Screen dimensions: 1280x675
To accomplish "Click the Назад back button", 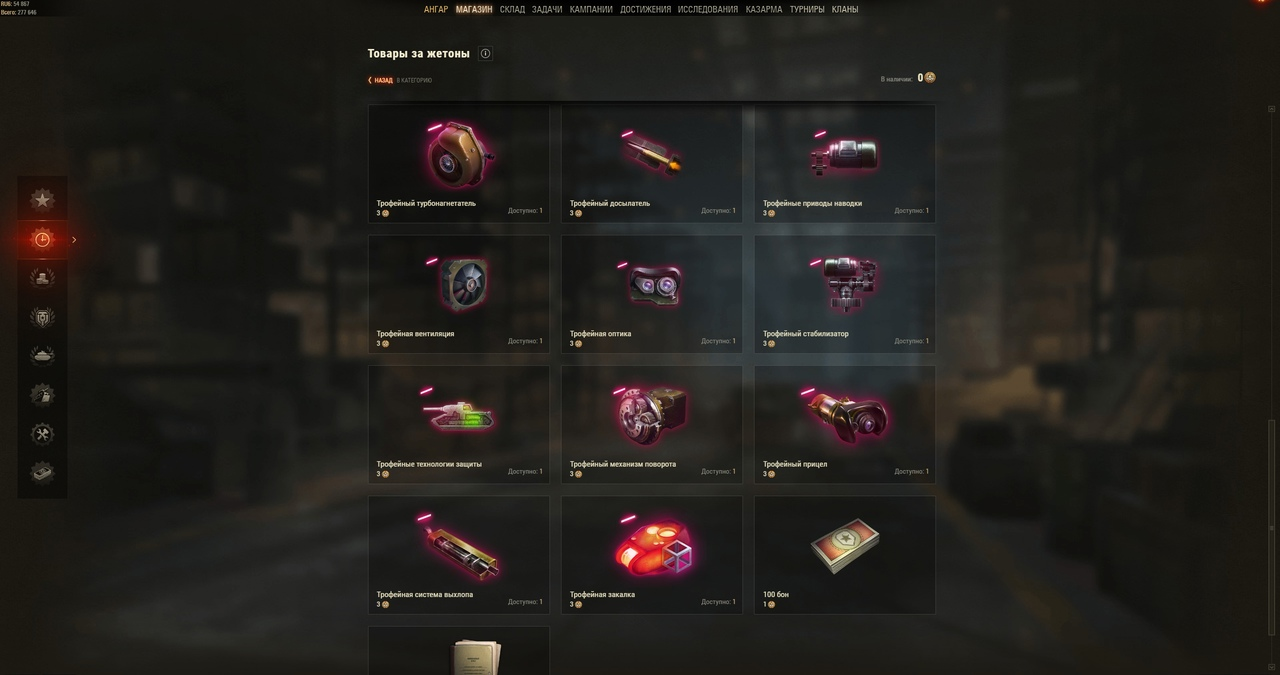I will (381, 80).
